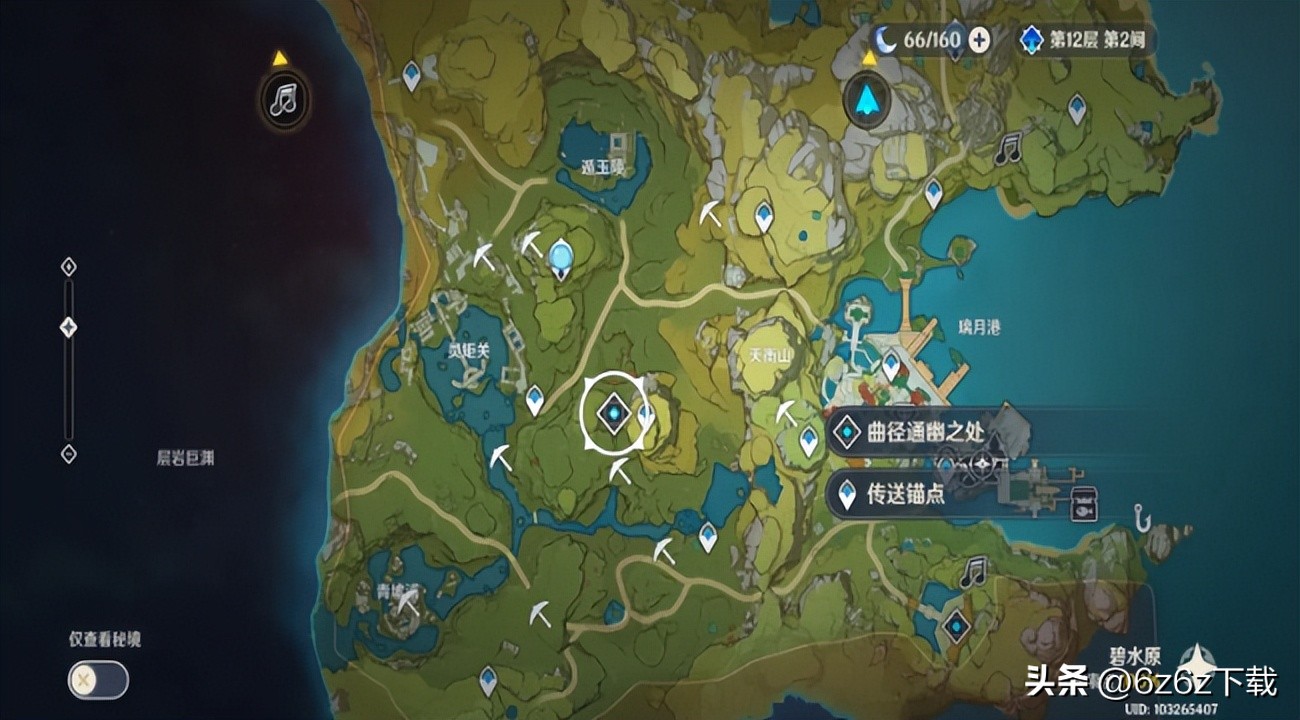Click the circled domain marker on the map

[612, 414]
